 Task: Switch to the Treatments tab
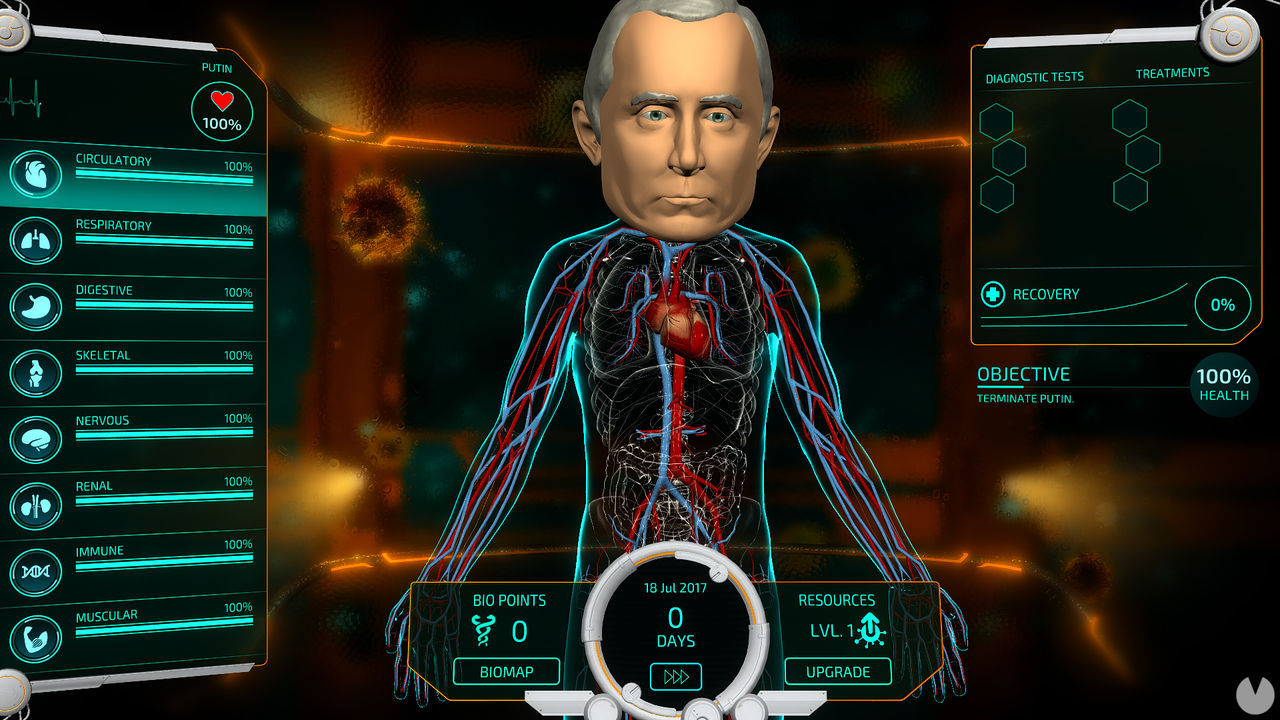pyautogui.click(x=1172, y=71)
